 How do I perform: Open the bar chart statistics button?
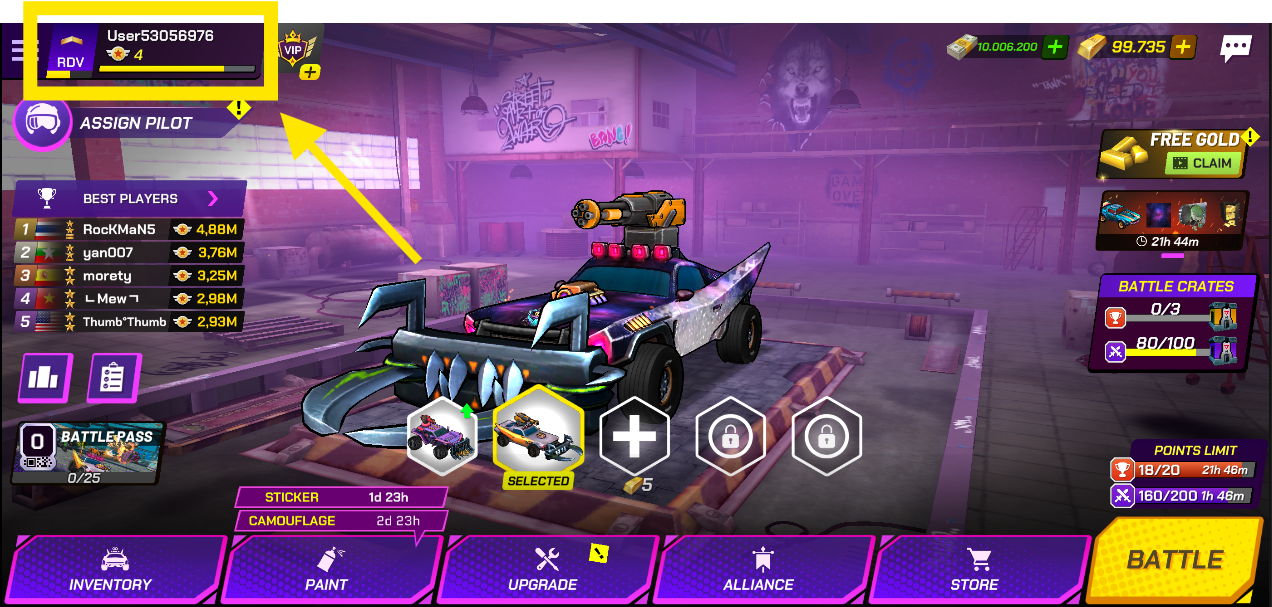(45, 377)
